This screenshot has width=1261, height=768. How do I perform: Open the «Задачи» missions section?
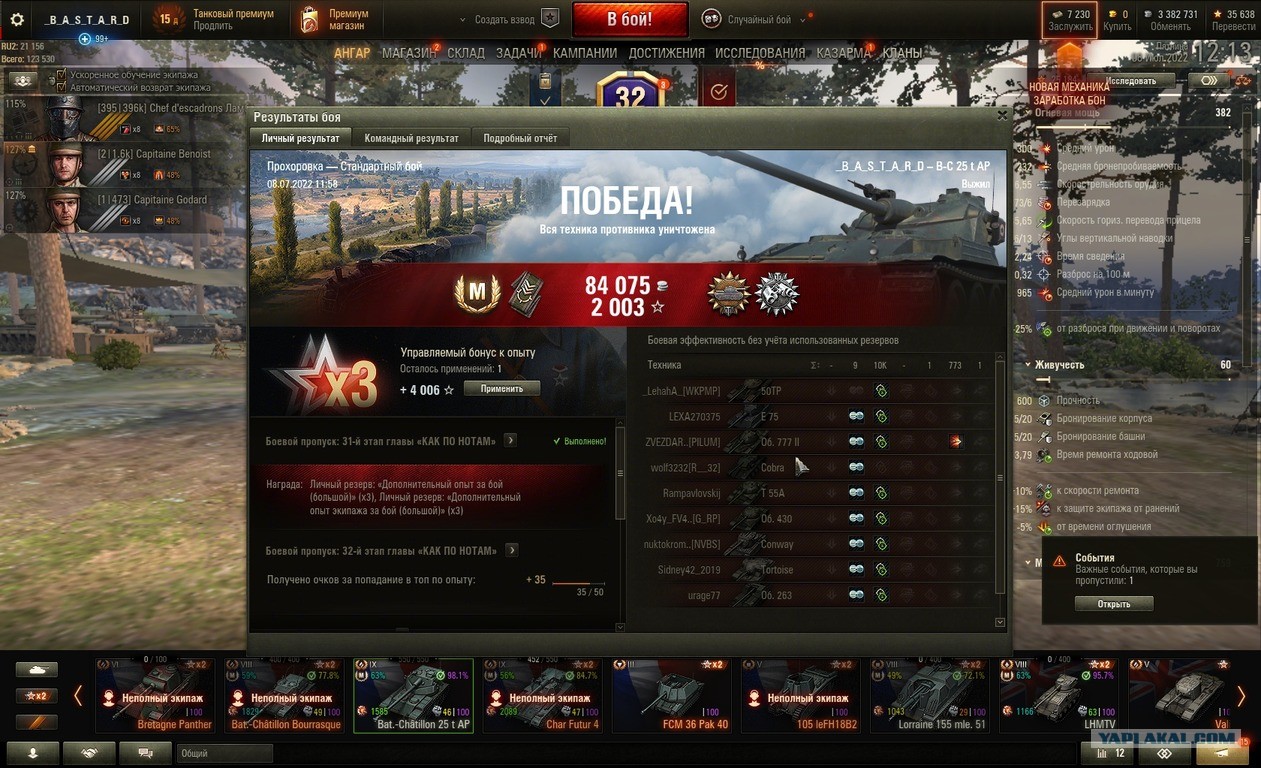518,53
